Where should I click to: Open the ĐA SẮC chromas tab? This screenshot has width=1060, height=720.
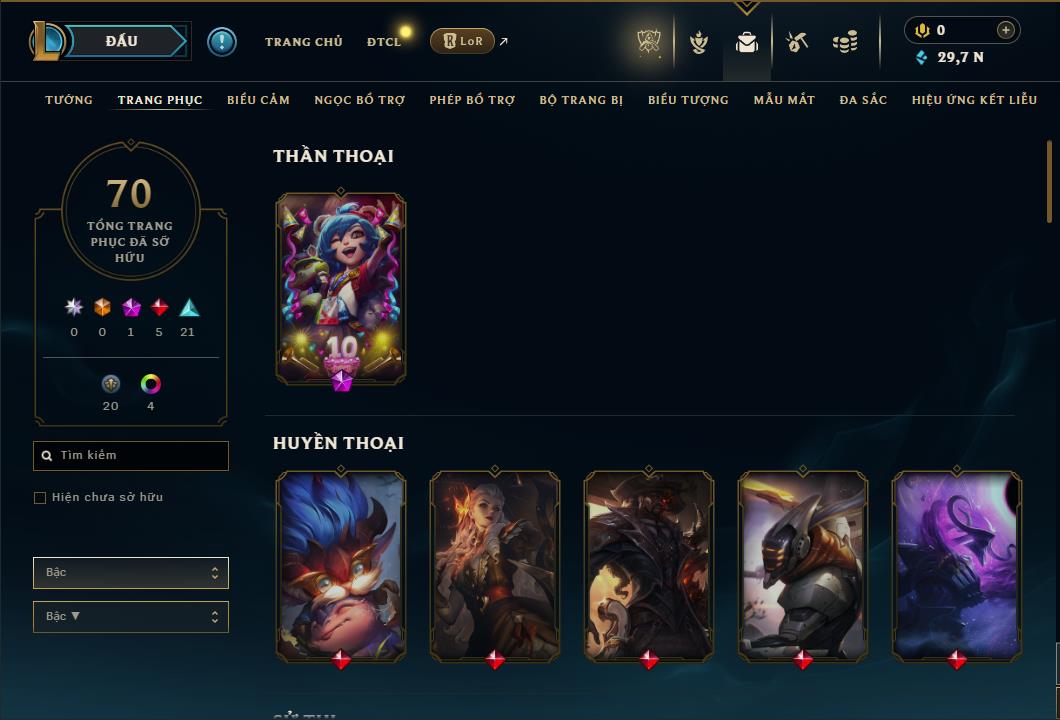[x=863, y=100]
